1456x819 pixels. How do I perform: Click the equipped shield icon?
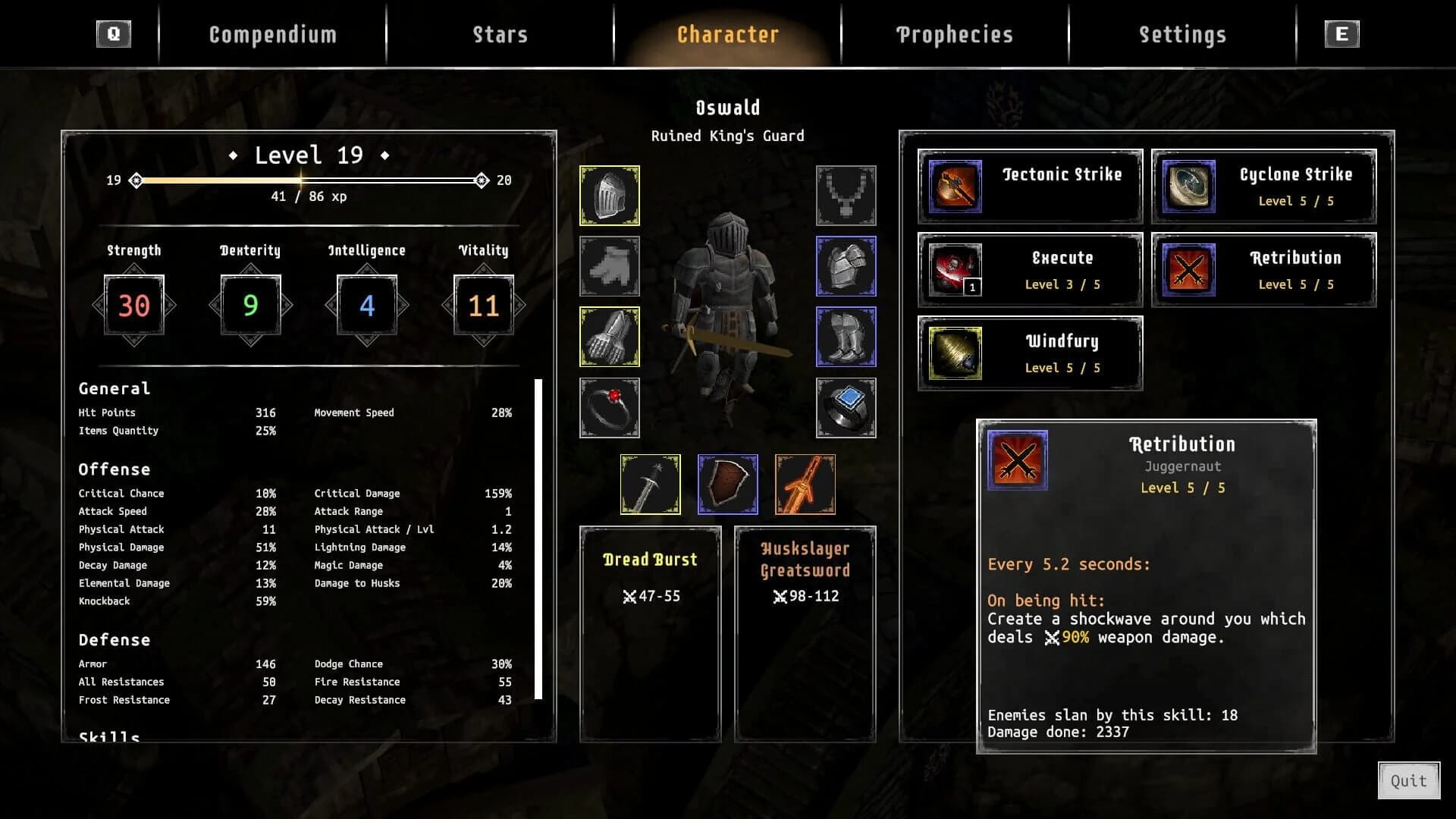[x=728, y=483]
